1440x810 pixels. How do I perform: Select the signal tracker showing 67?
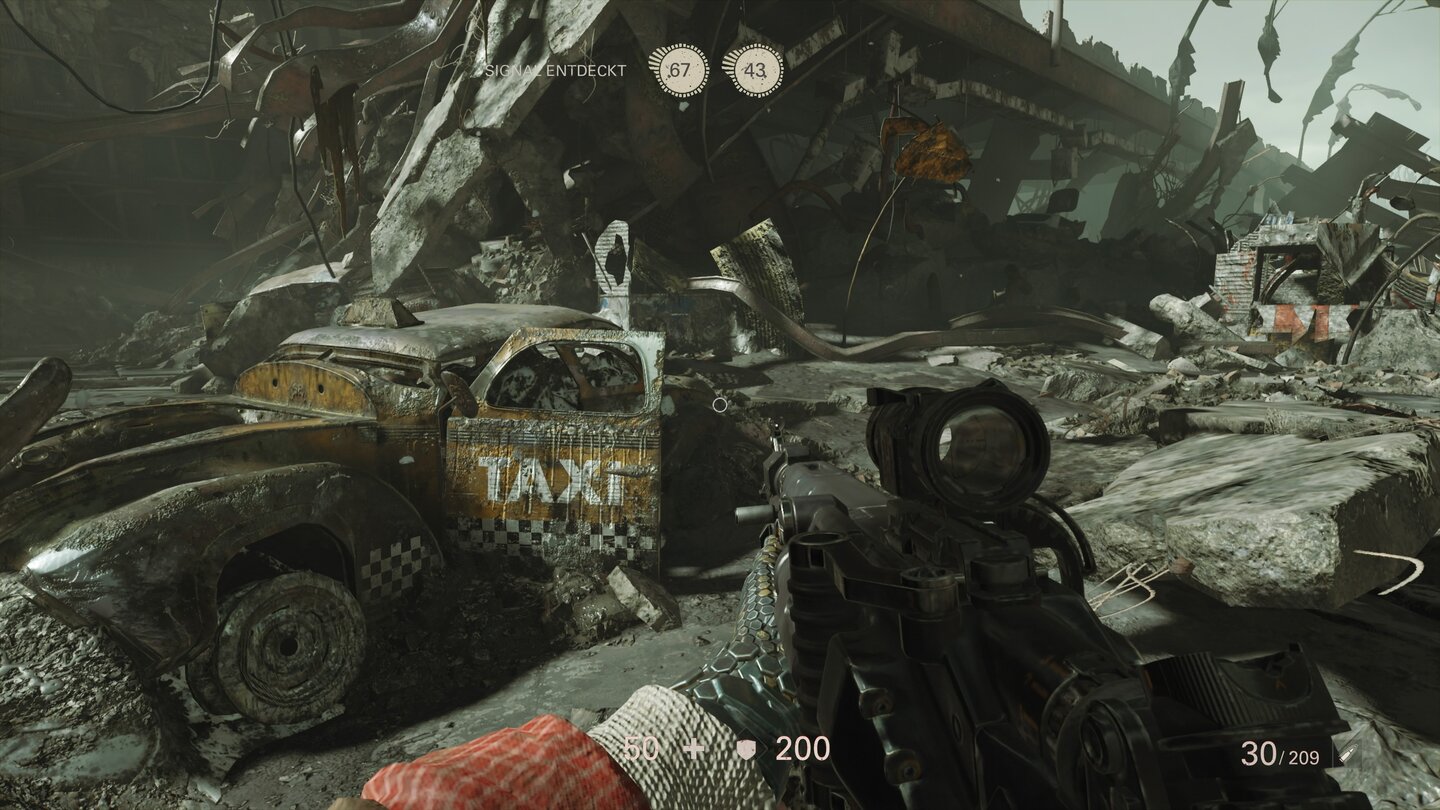(680, 70)
